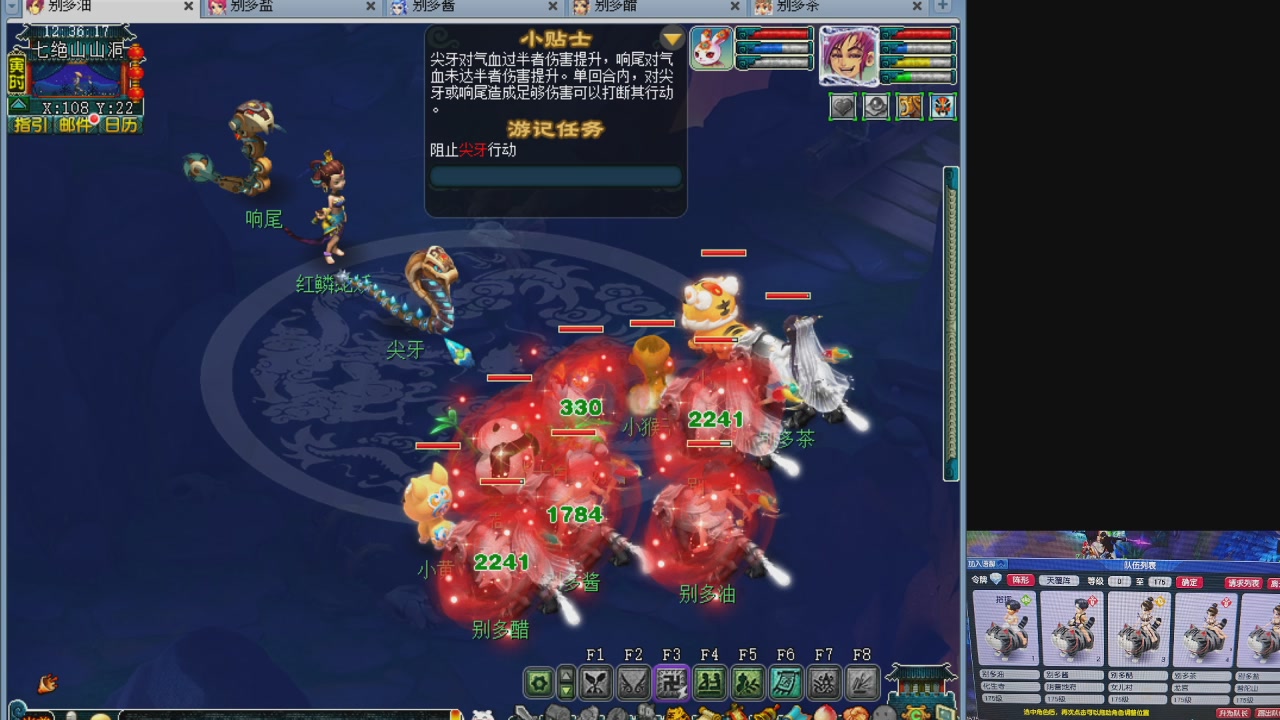
Task: Click the level input showing 175
Action: [1159, 582]
